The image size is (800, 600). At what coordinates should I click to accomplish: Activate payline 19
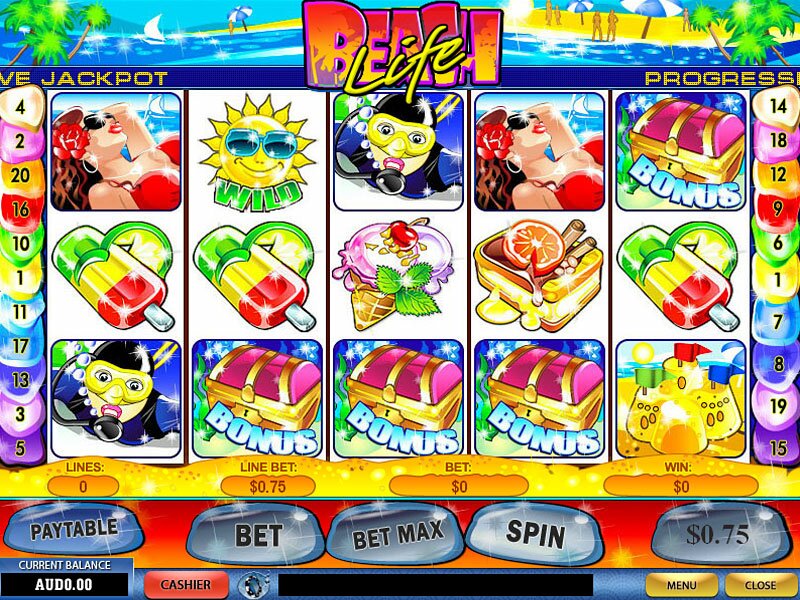coord(778,406)
